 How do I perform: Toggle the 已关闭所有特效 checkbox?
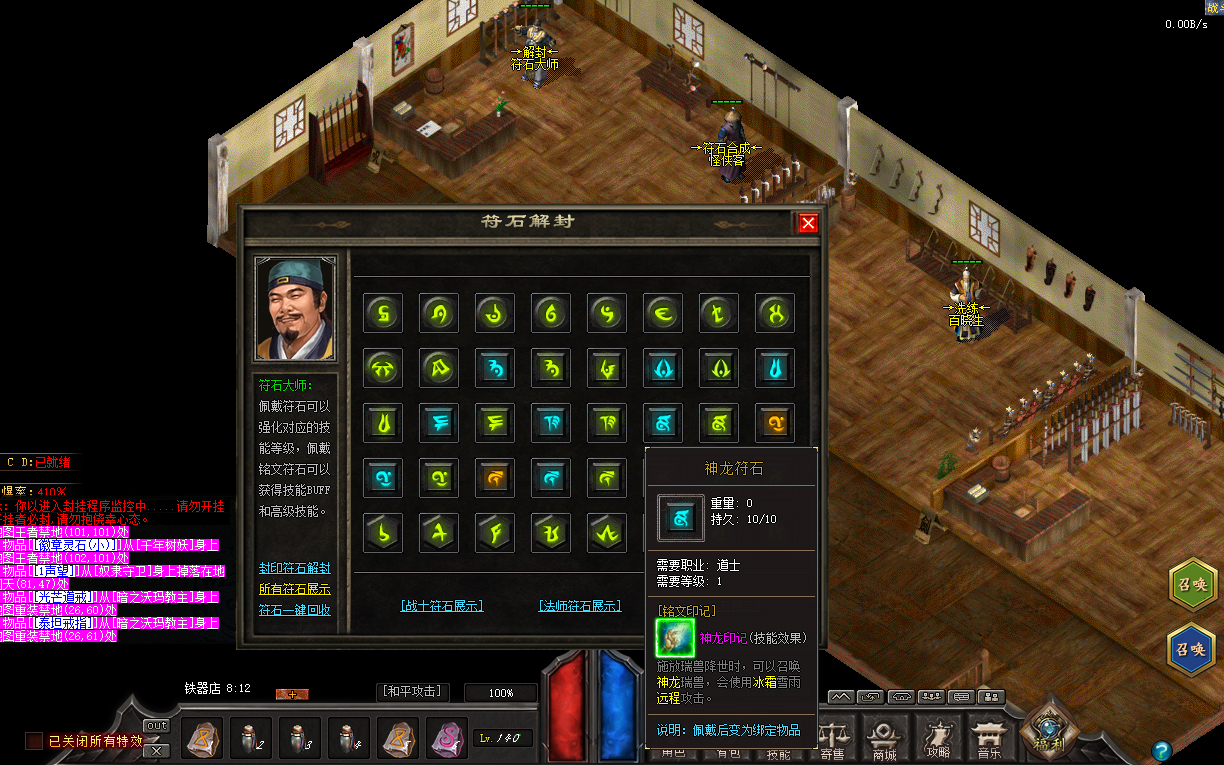[34, 741]
